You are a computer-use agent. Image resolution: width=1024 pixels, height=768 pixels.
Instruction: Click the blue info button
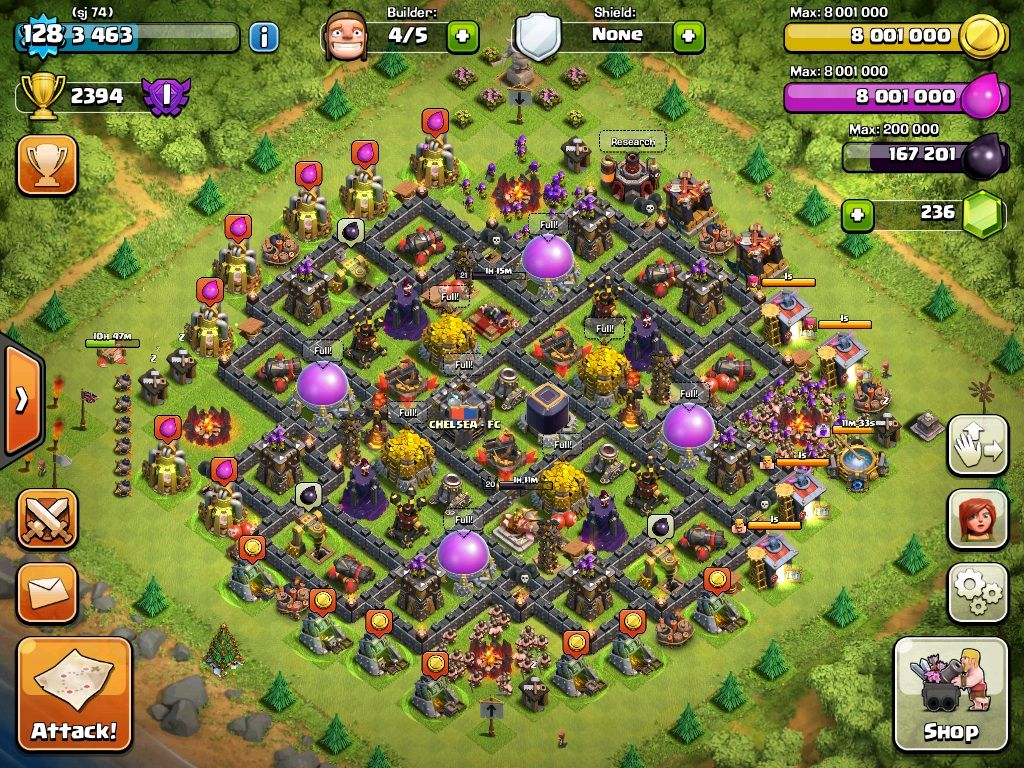[263, 38]
